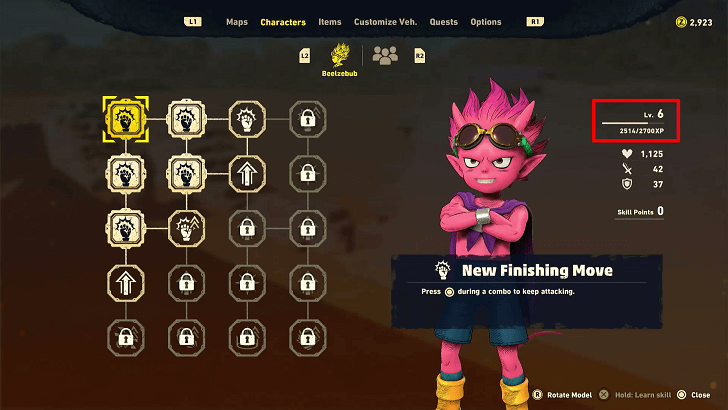Open the Customize Veh. tab
The width and height of the screenshot is (728, 410).
click(x=386, y=22)
